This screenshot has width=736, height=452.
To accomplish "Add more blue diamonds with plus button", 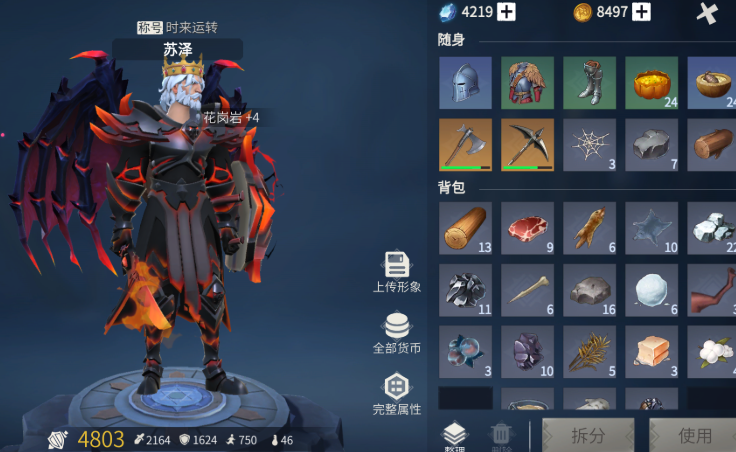I will point(507,12).
